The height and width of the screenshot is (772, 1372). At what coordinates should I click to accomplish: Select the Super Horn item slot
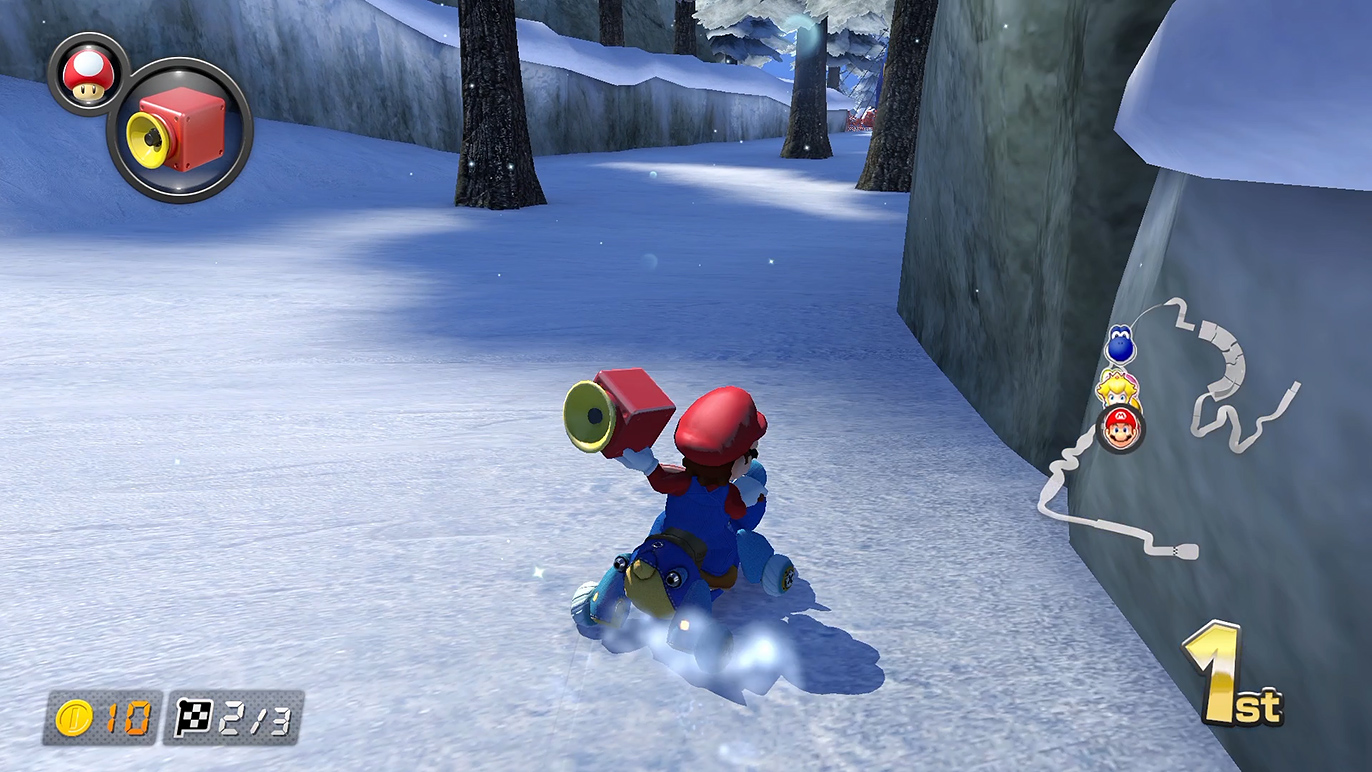pos(180,131)
